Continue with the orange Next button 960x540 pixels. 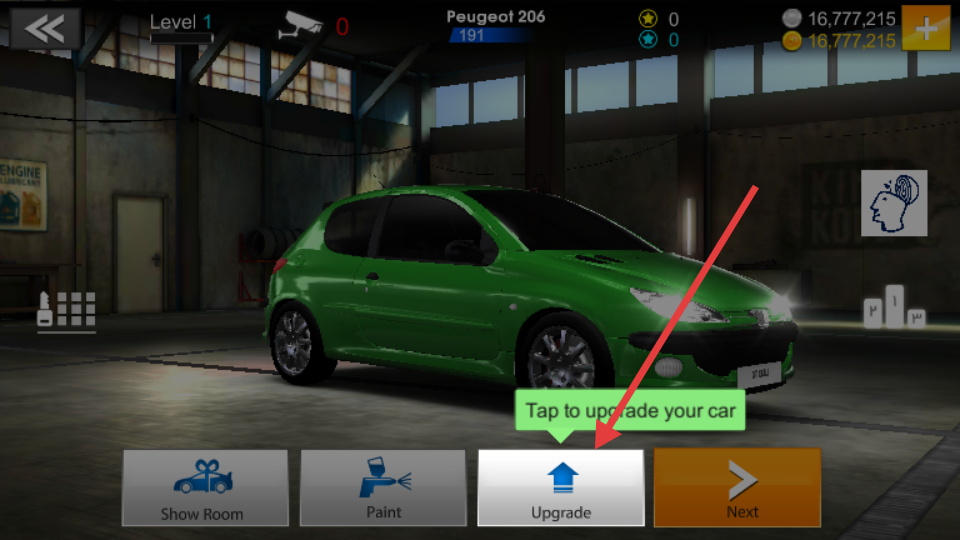738,488
